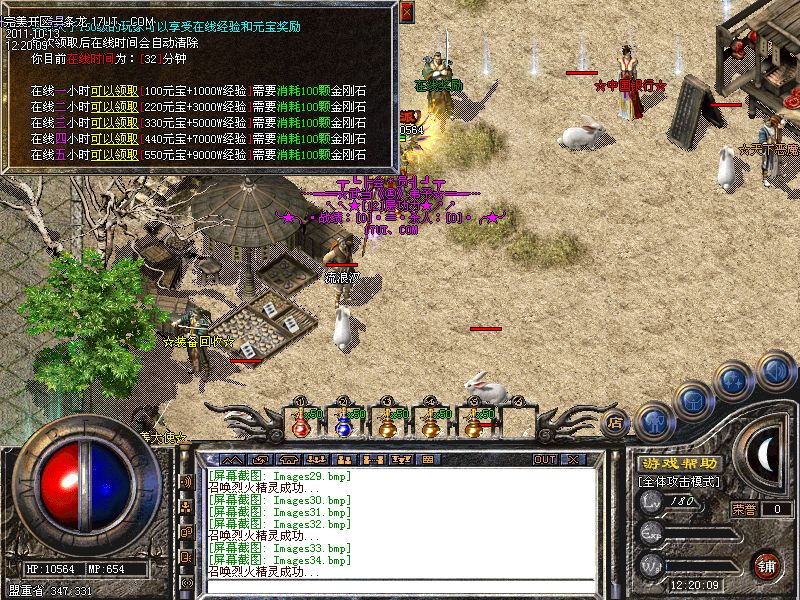
Task: Use the red health potion slot
Action: [300, 424]
